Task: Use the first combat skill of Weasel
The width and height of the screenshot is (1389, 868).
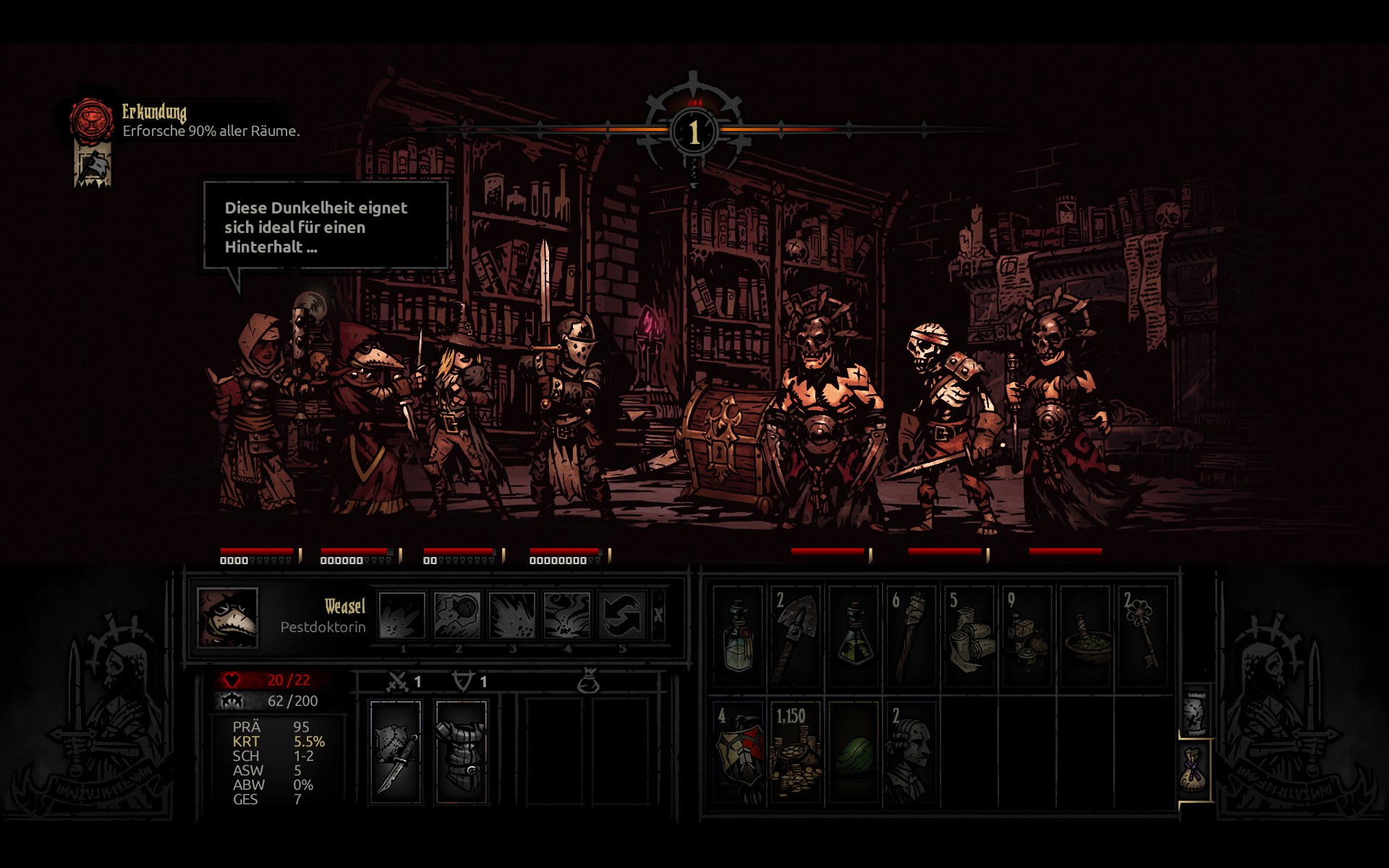Action: [402, 616]
